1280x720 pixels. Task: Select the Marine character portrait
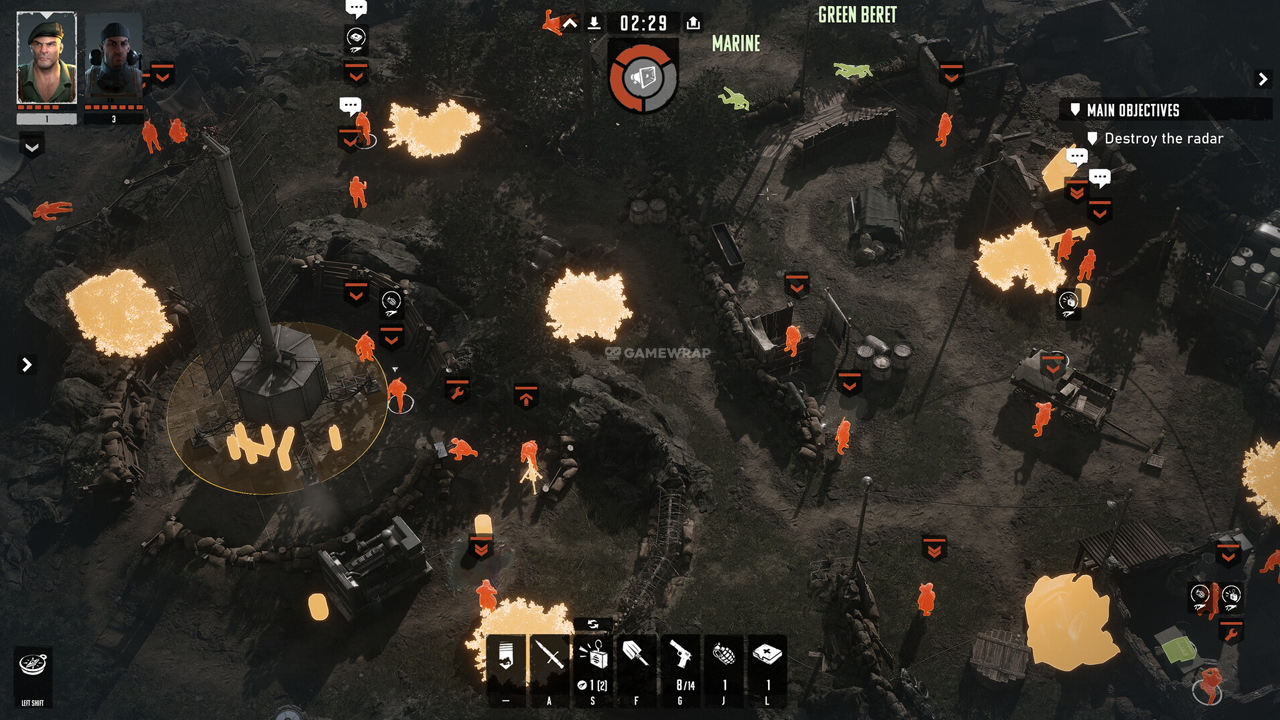tap(113, 58)
